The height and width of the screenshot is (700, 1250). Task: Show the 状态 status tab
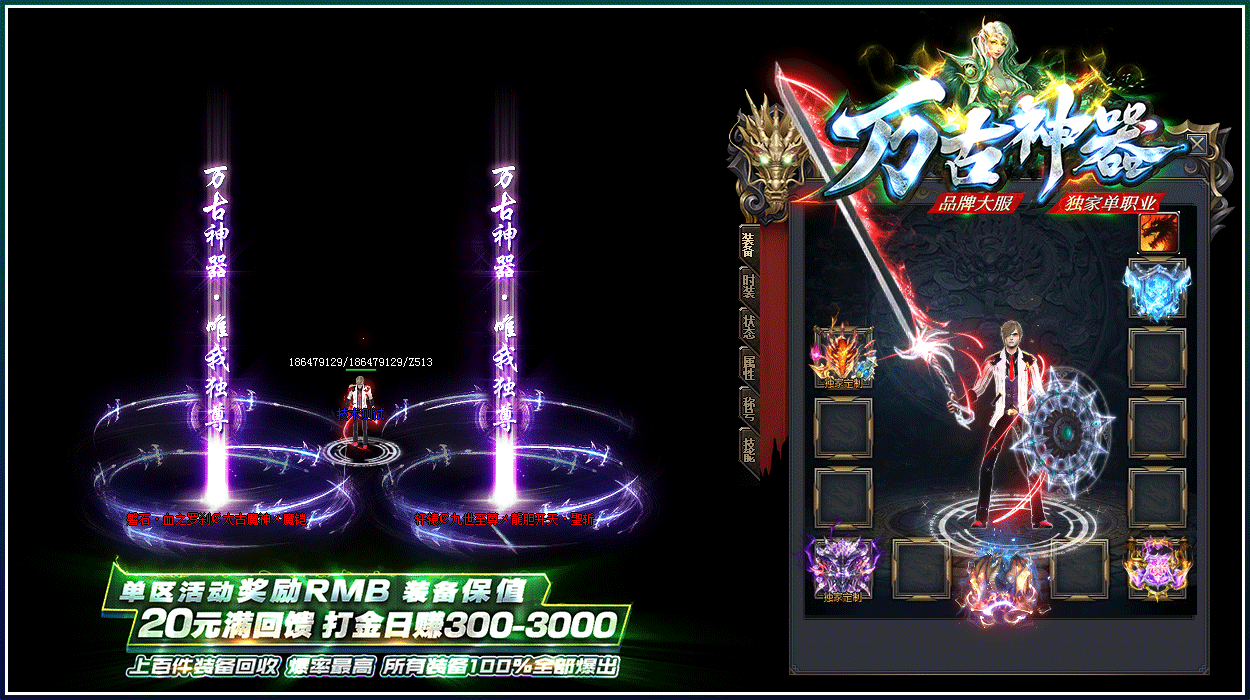coord(748,325)
